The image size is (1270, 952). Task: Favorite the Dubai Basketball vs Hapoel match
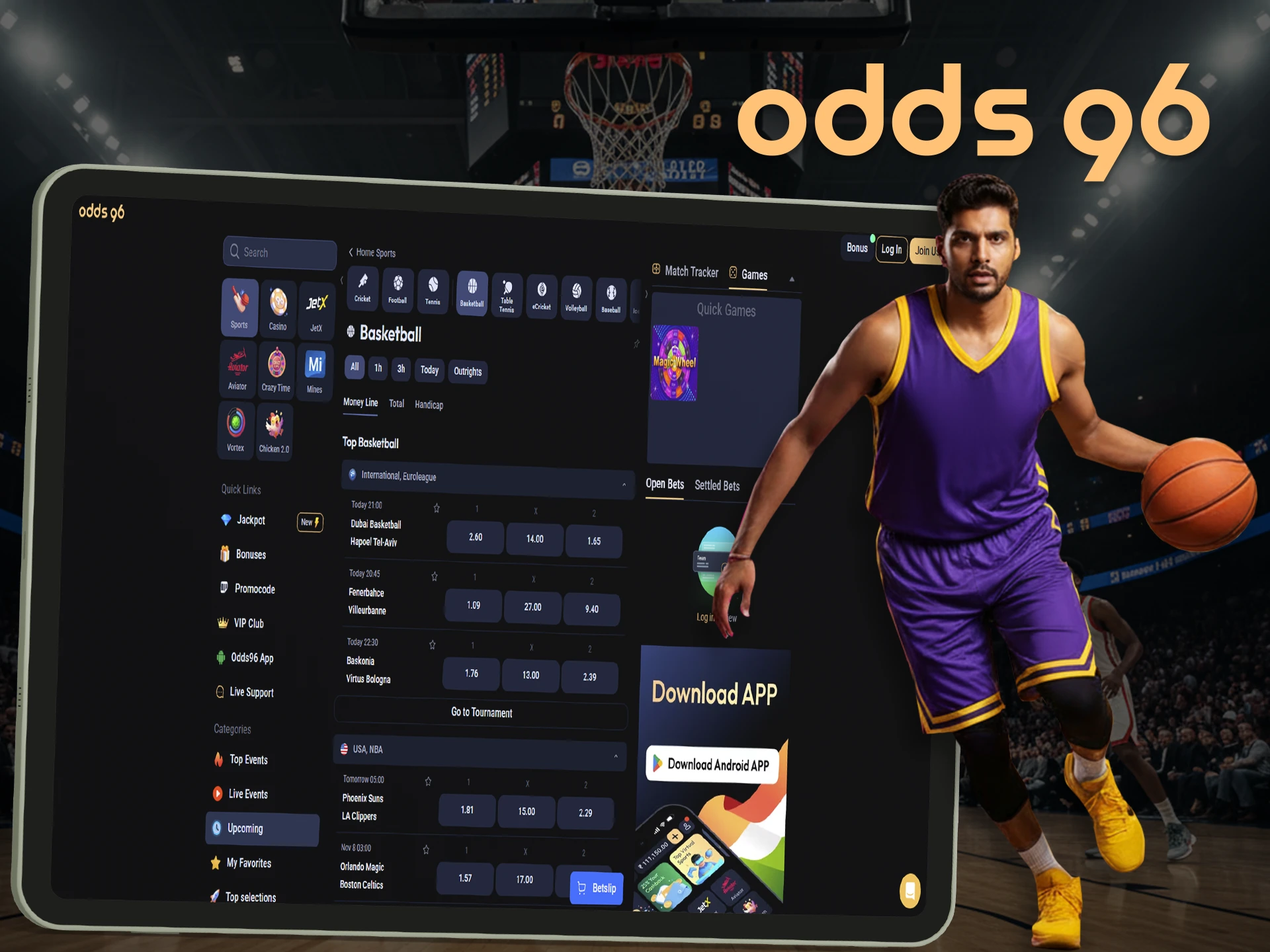437,508
